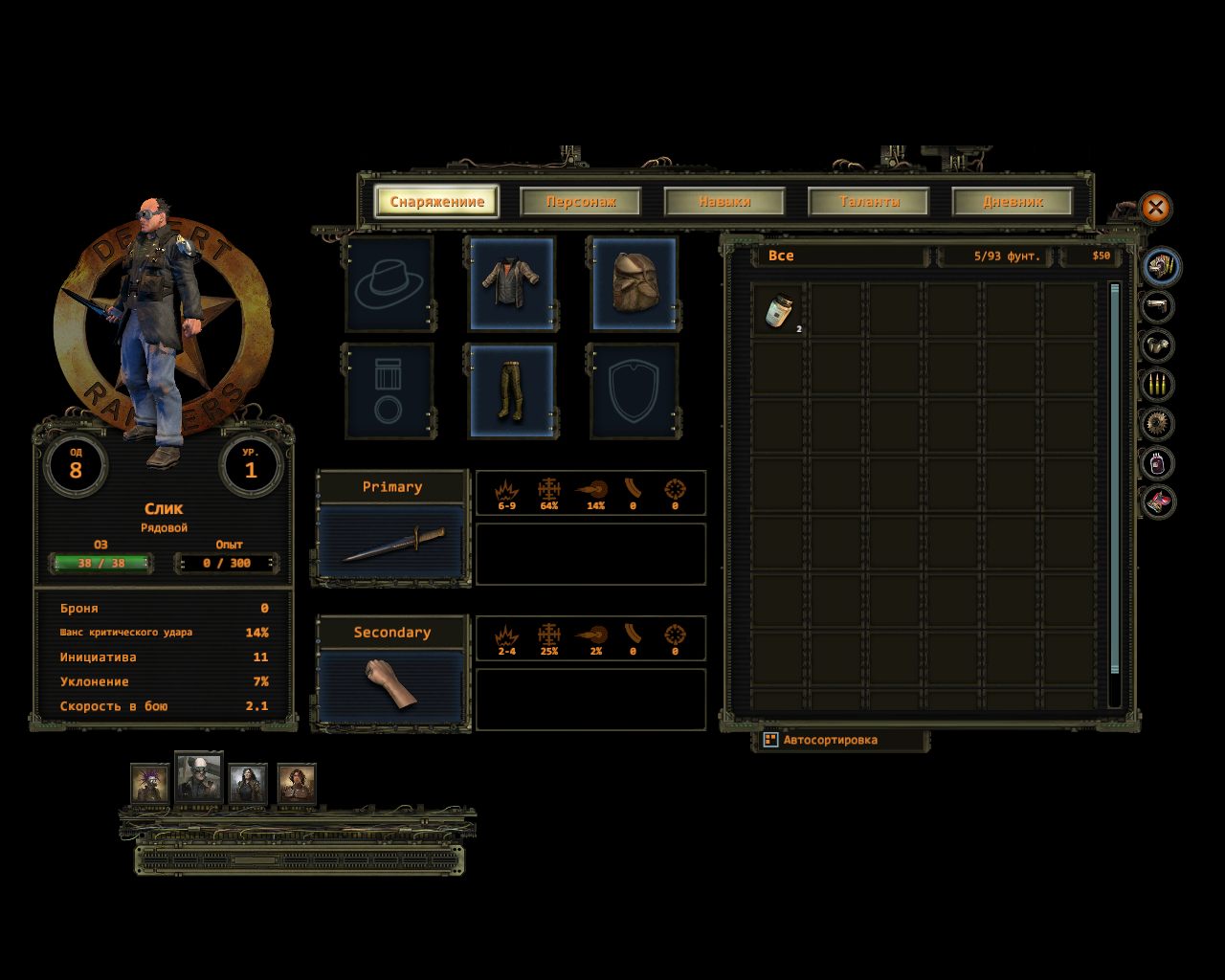Toggle the Автосортировка option
The width and height of the screenshot is (1225, 980).
click(770, 740)
